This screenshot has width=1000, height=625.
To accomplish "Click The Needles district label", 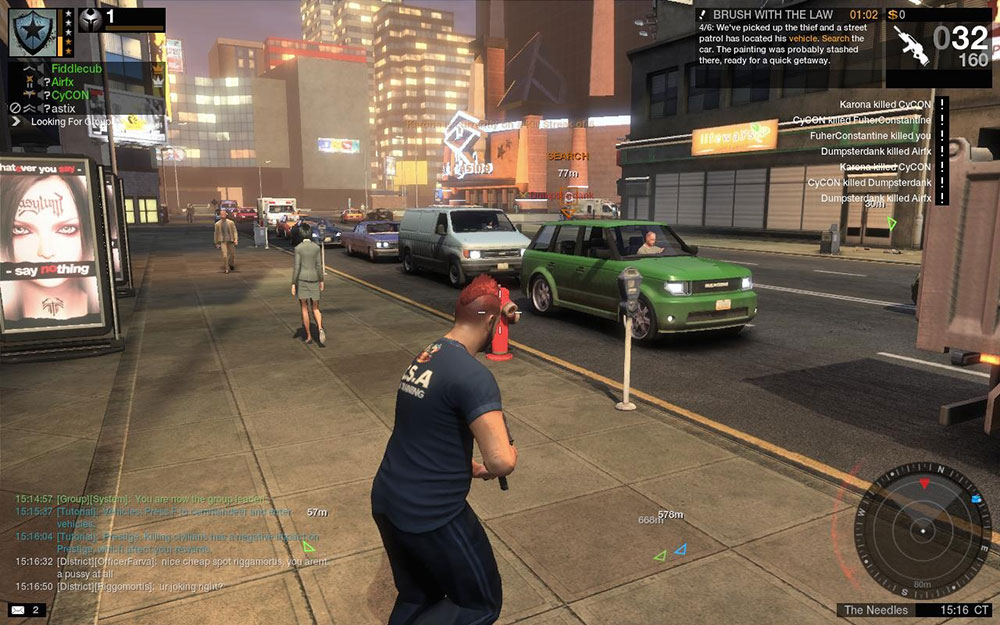I will pos(877,610).
